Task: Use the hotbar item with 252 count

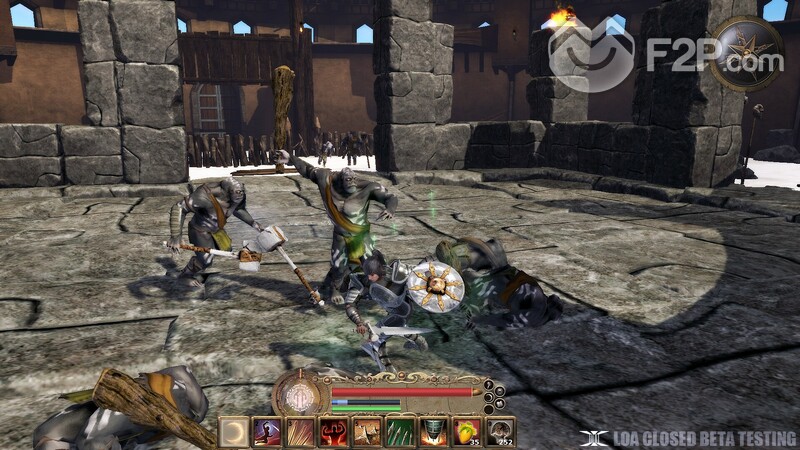Action: coord(498,432)
